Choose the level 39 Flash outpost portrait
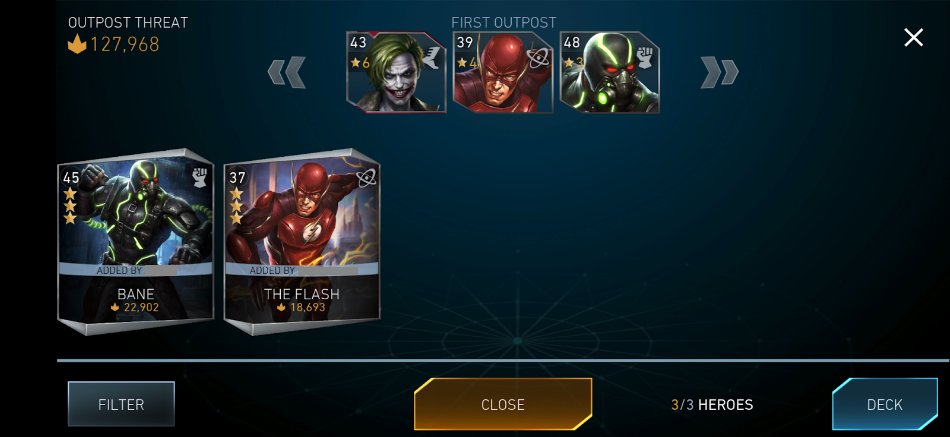950x437 pixels. (x=503, y=72)
